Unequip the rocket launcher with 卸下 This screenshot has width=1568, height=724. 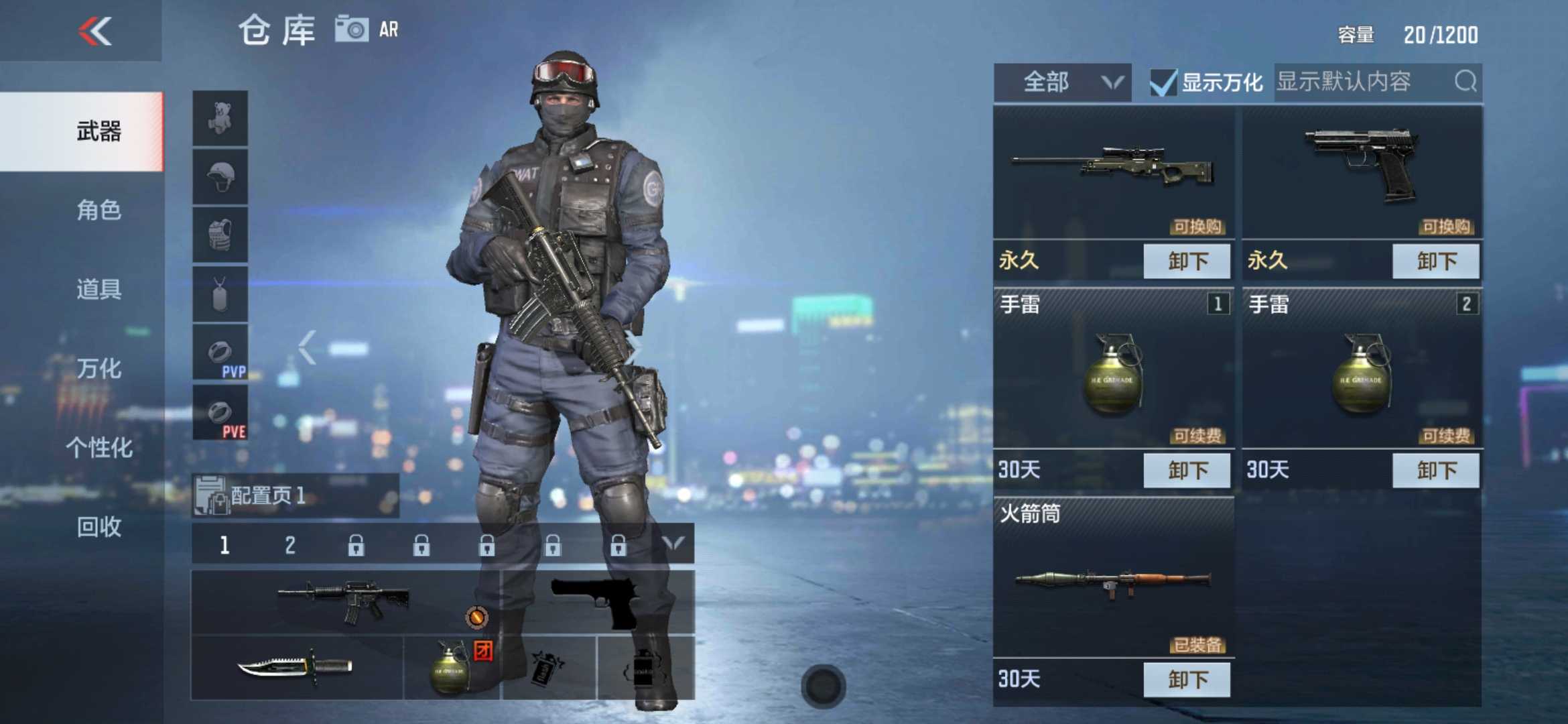[x=1187, y=680]
